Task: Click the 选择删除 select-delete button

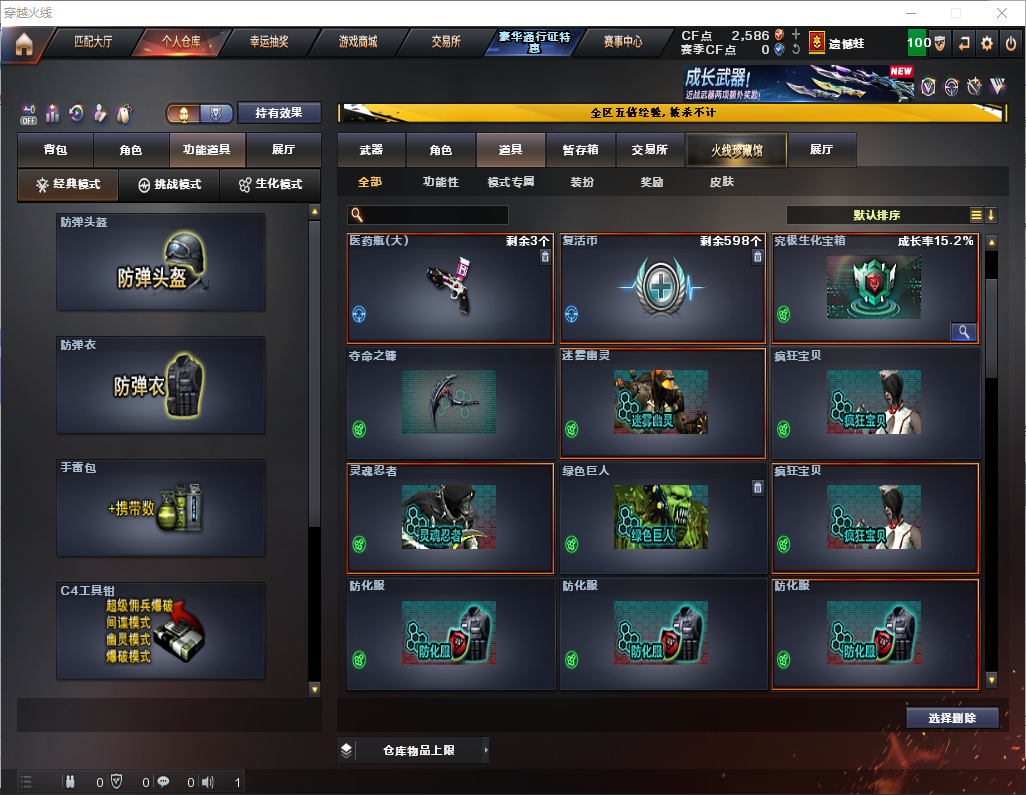Action: pyautogui.click(x=952, y=718)
